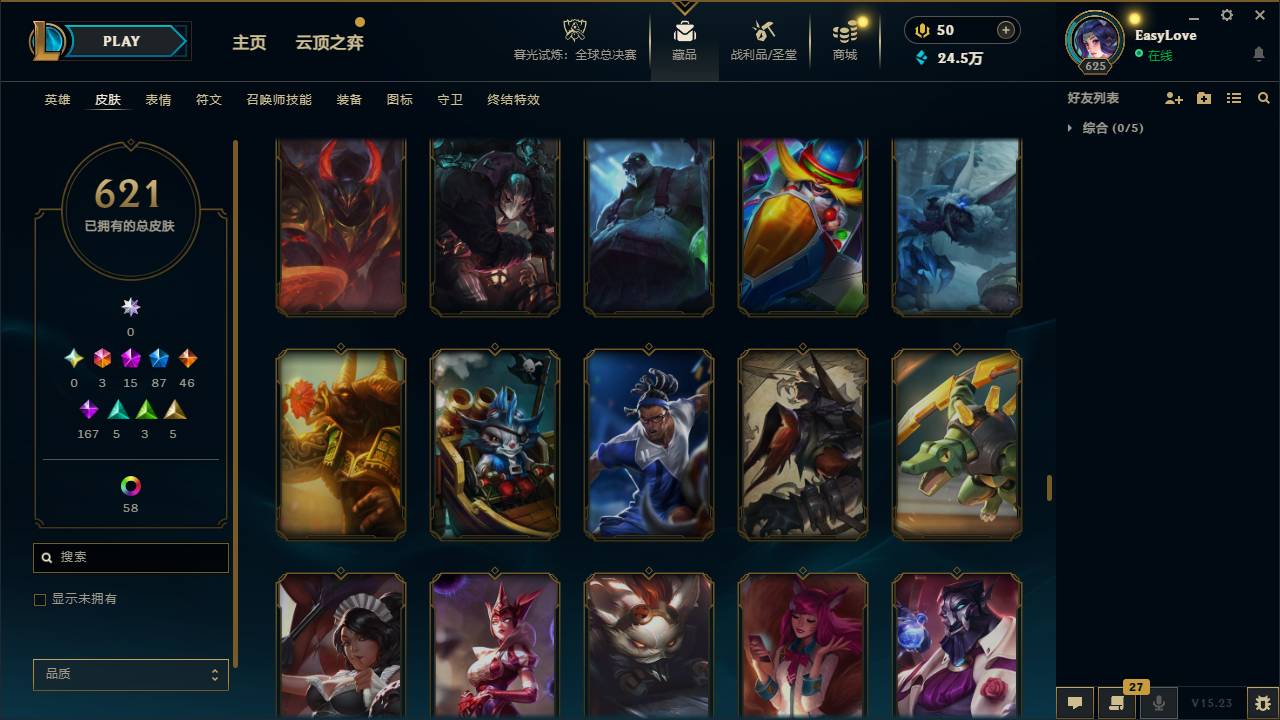Open the 品质 quality dropdown
This screenshot has height=720, width=1280.
(x=130, y=675)
